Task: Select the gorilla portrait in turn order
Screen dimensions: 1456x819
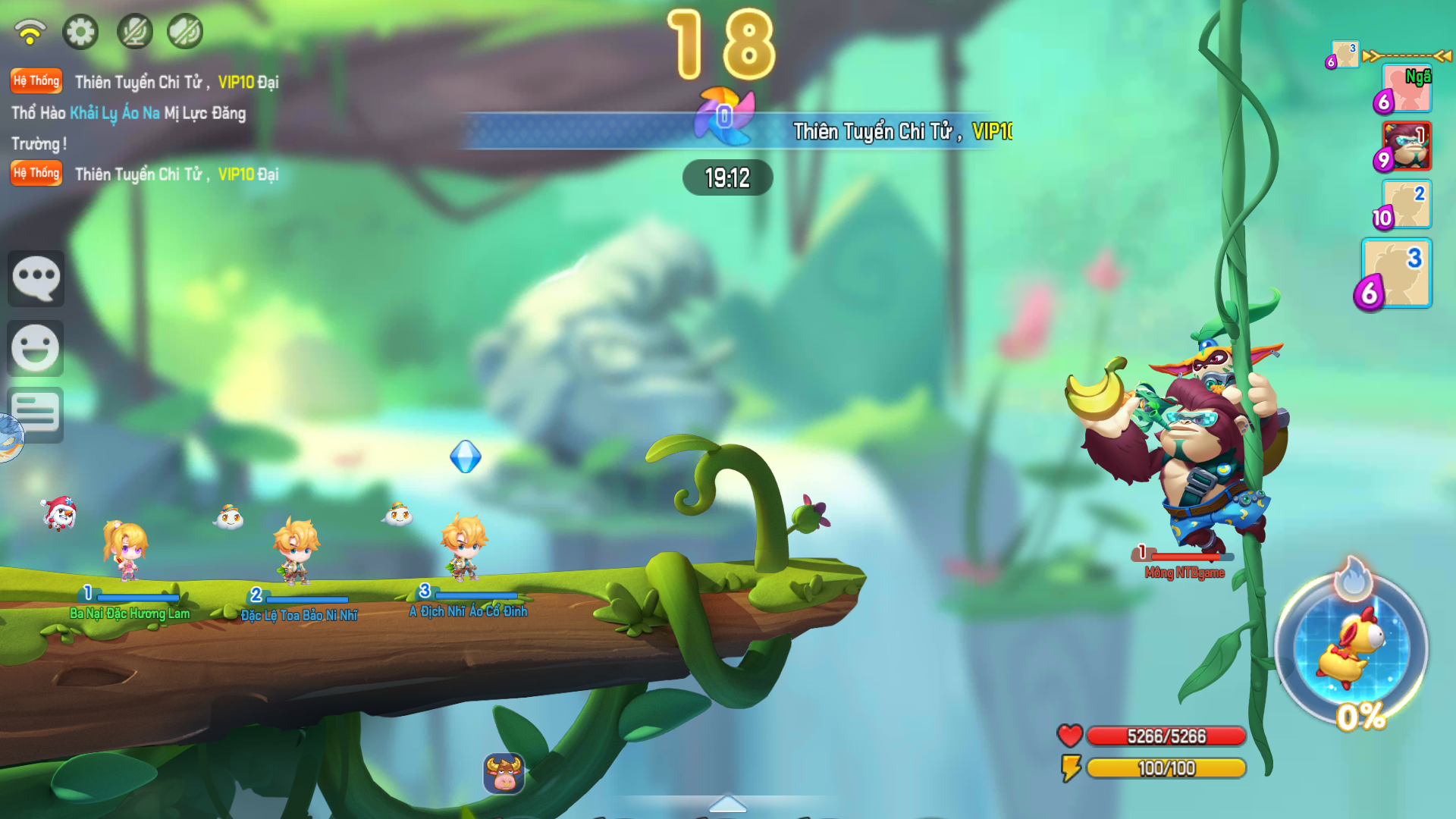Action: tap(1407, 146)
